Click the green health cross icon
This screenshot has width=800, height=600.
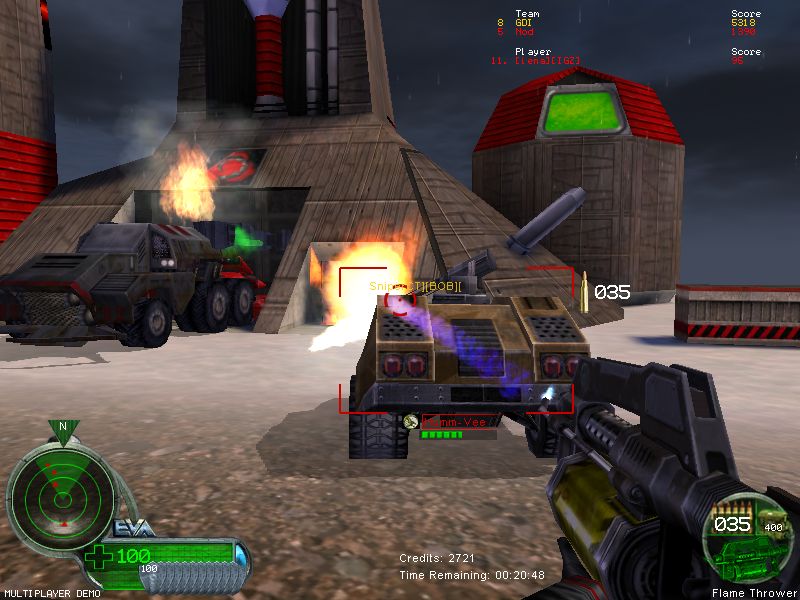[x=101, y=557]
